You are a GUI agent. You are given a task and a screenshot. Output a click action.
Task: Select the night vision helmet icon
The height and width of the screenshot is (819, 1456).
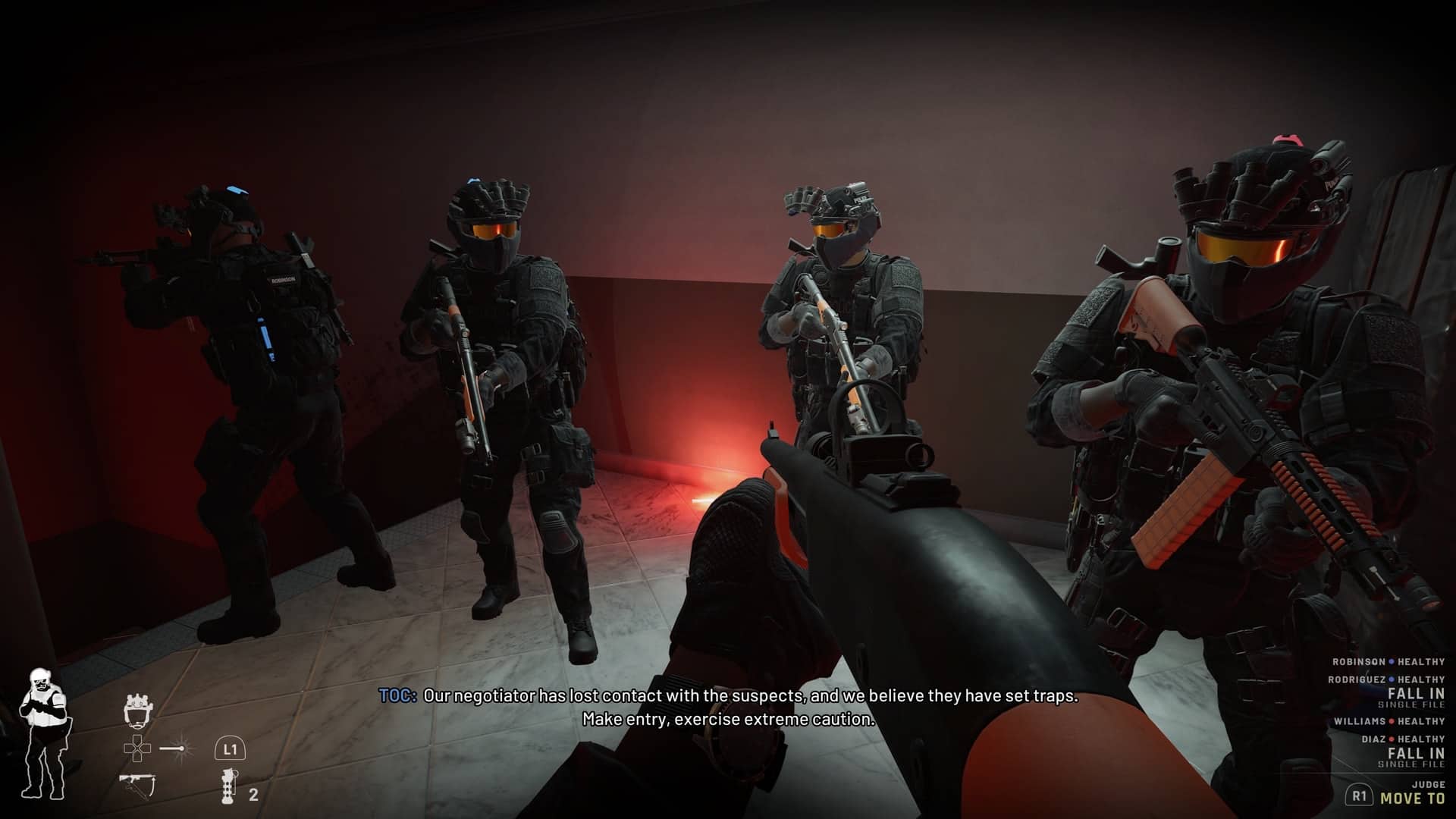click(x=137, y=711)
